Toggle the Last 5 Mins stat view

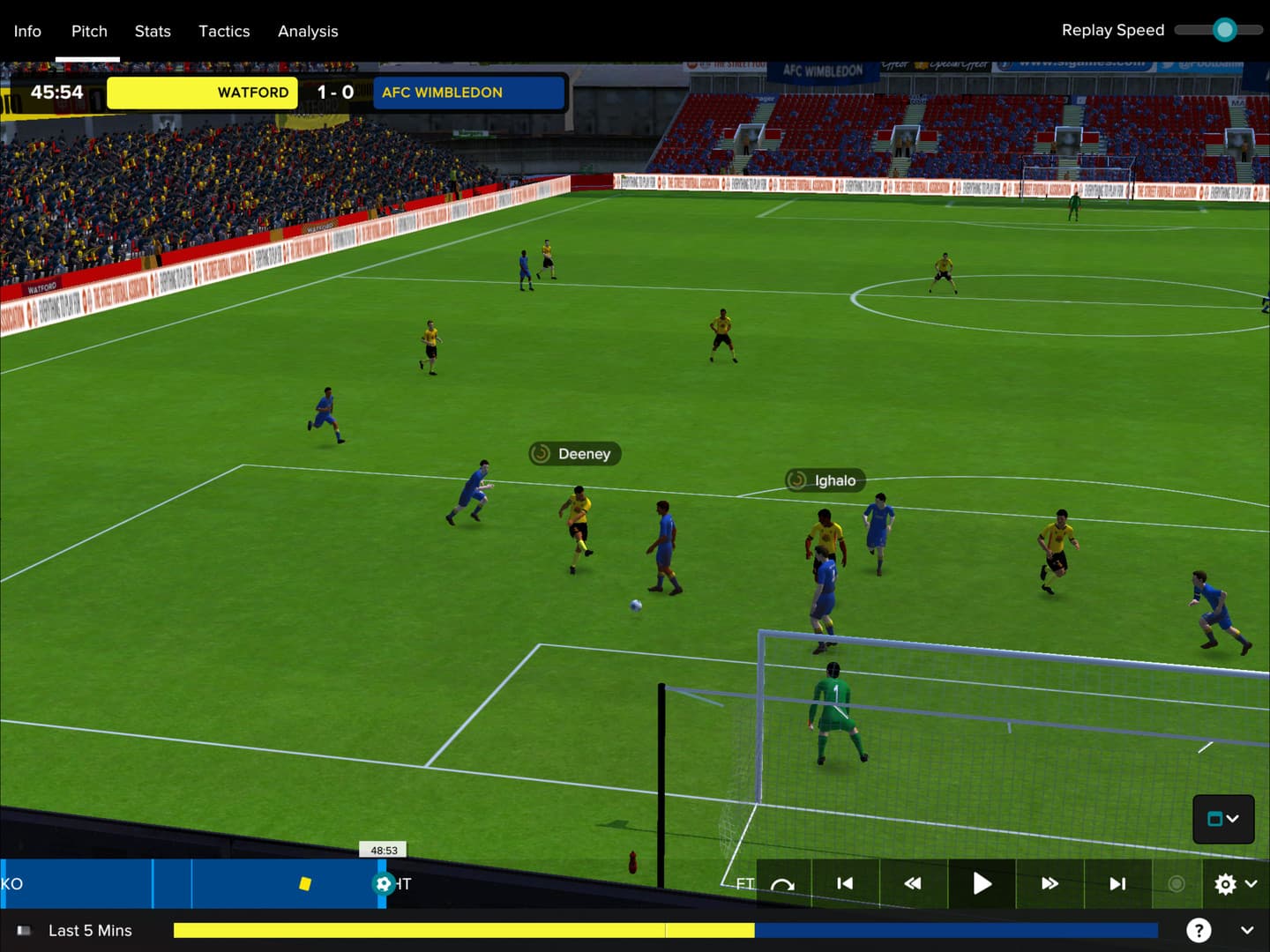click(x=88, y=930)
